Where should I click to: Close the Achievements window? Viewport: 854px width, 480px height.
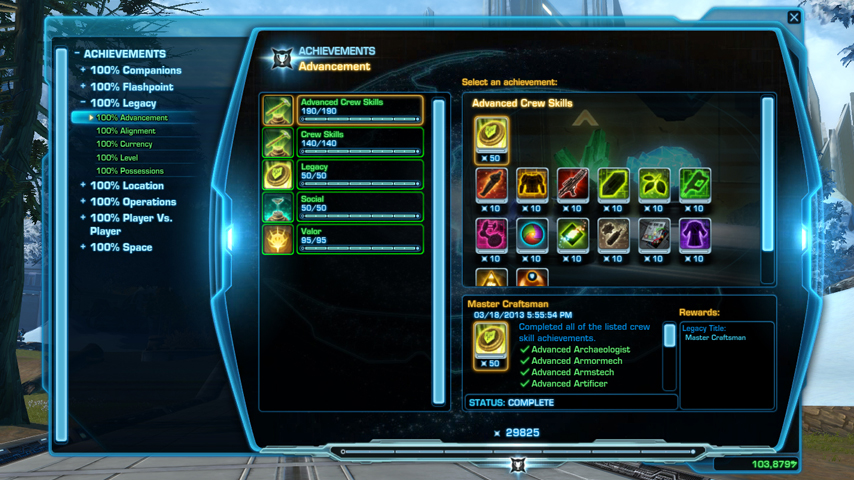(x=794, y=17)
